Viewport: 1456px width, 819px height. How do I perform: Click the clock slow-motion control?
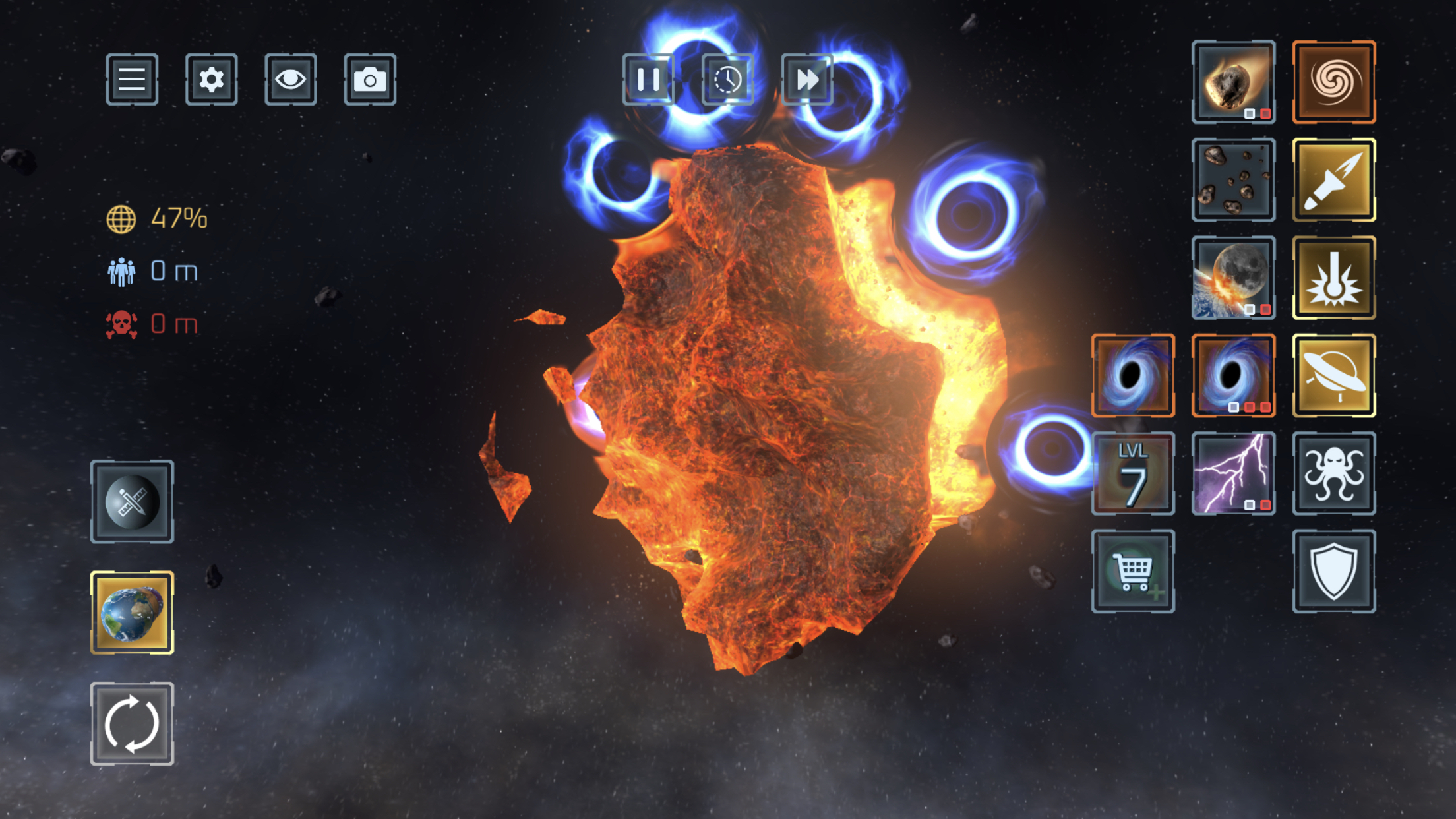[x=727, y=80]
